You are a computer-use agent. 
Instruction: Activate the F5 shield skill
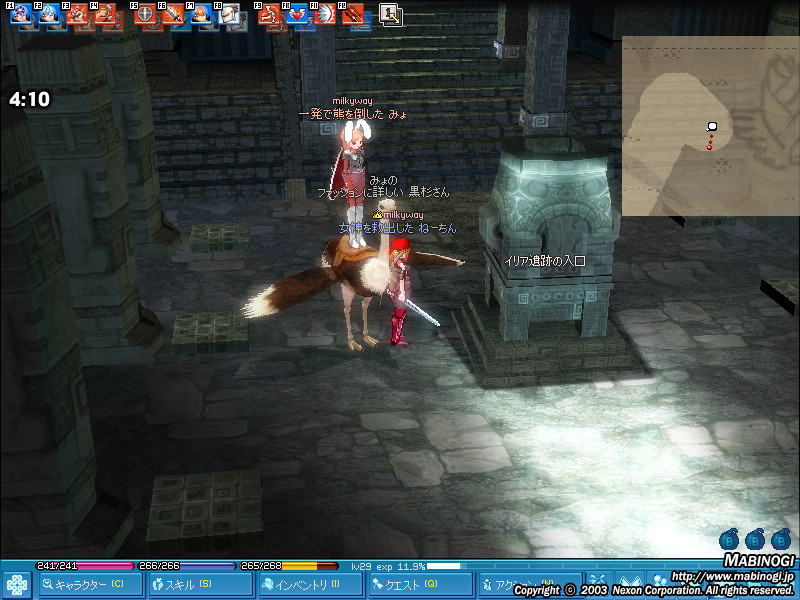(x=146, y=15)
